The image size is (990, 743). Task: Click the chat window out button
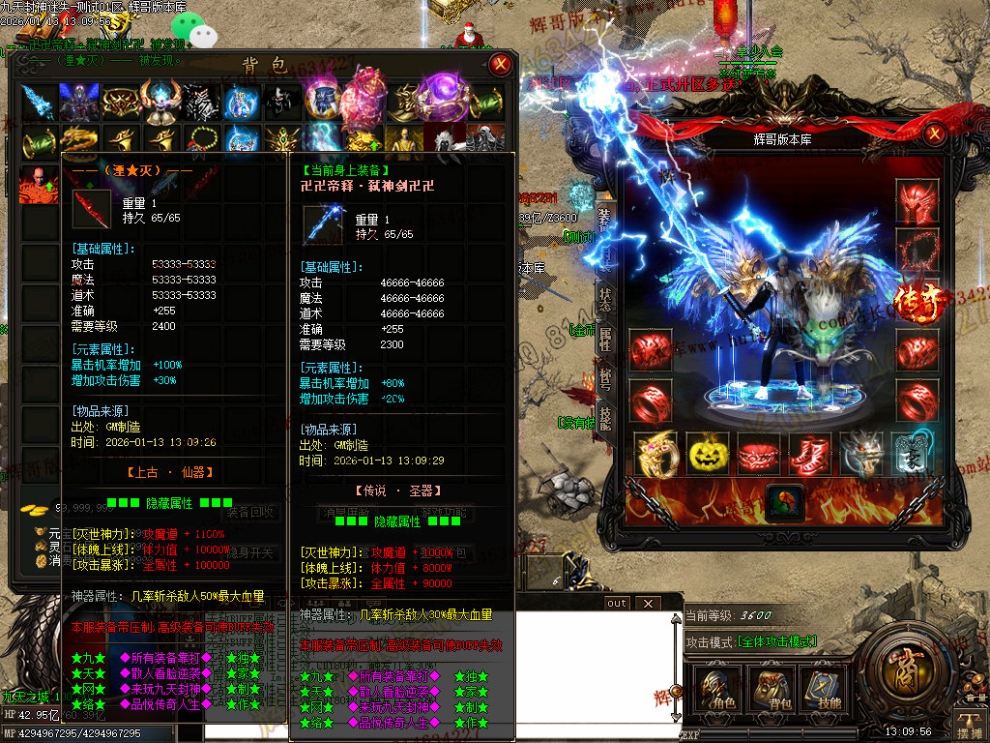click(617, 603)
